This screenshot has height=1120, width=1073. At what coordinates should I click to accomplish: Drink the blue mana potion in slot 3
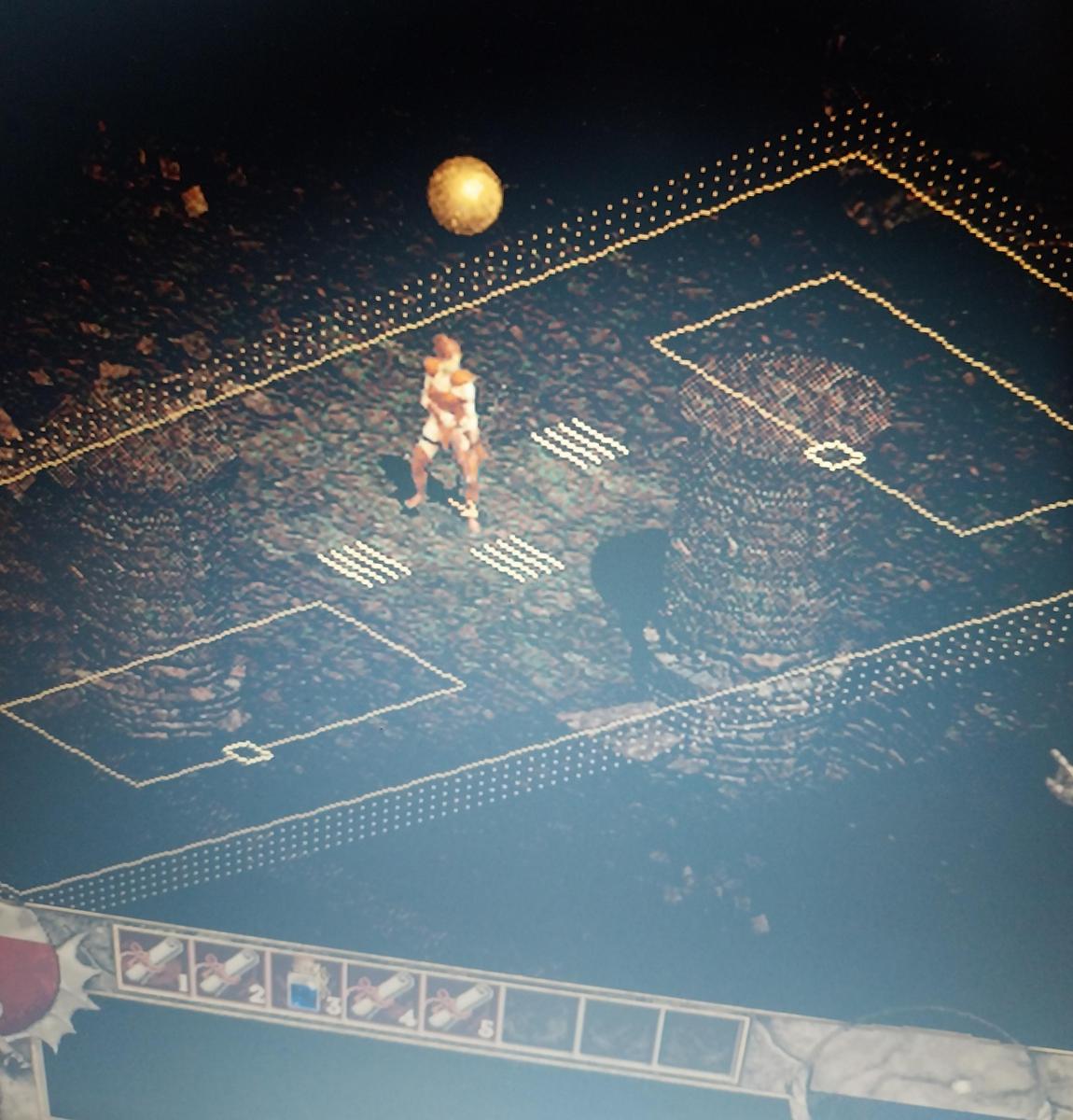click(x=304, y=985)
